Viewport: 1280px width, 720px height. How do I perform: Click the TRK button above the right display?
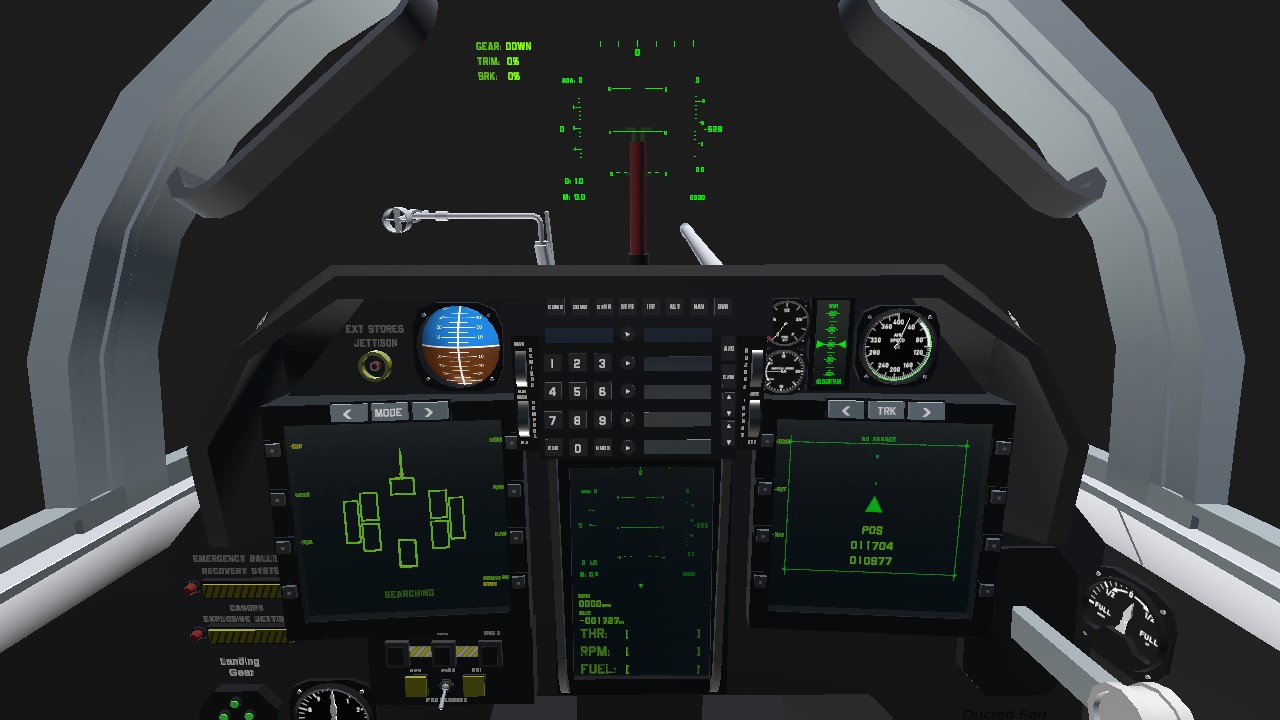point(886,410)
